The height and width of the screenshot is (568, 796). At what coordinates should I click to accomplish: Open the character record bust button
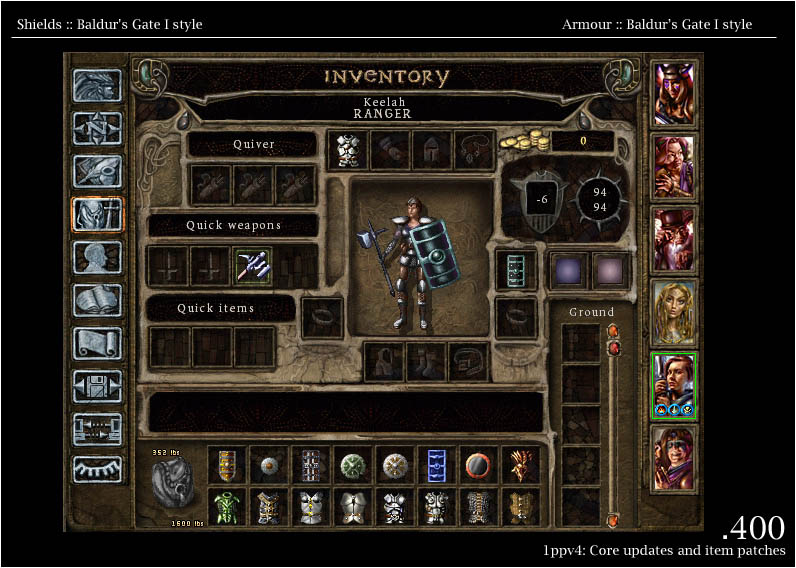[x=97, y=257]
